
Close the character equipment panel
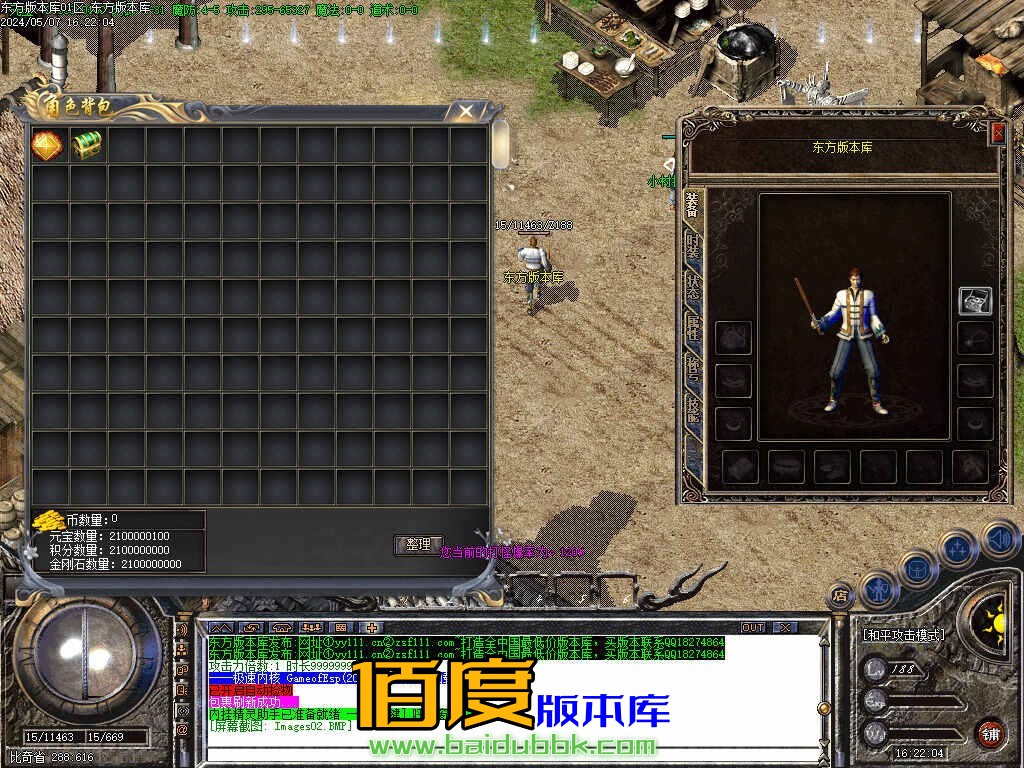(x=997, y=133)
